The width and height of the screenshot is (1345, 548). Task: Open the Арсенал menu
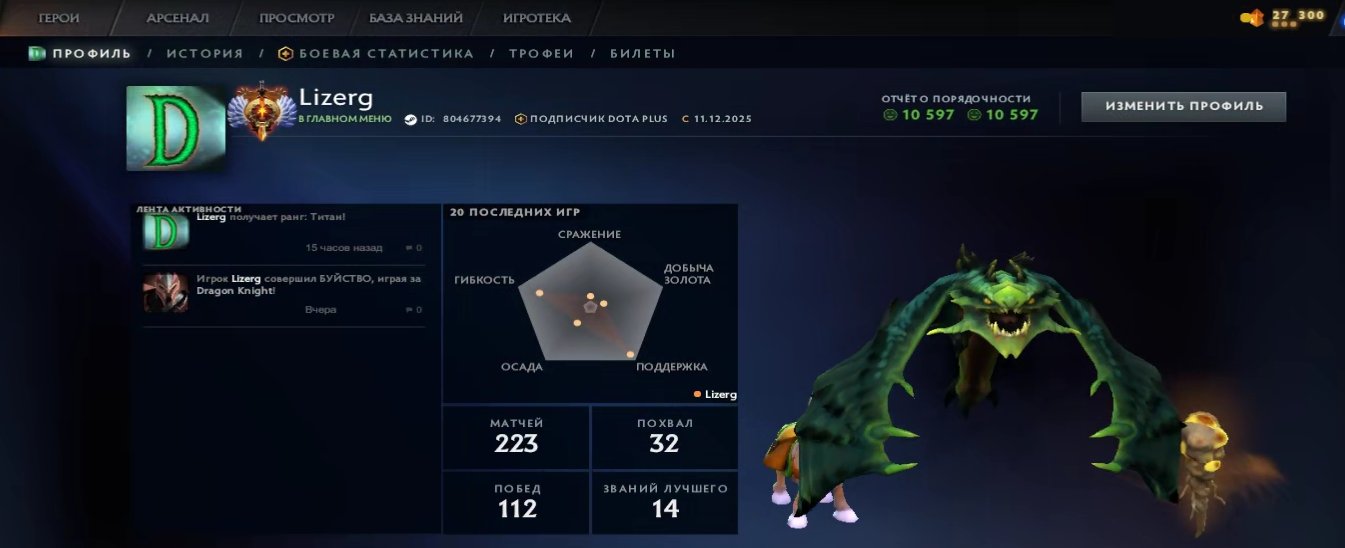[177, 18]
